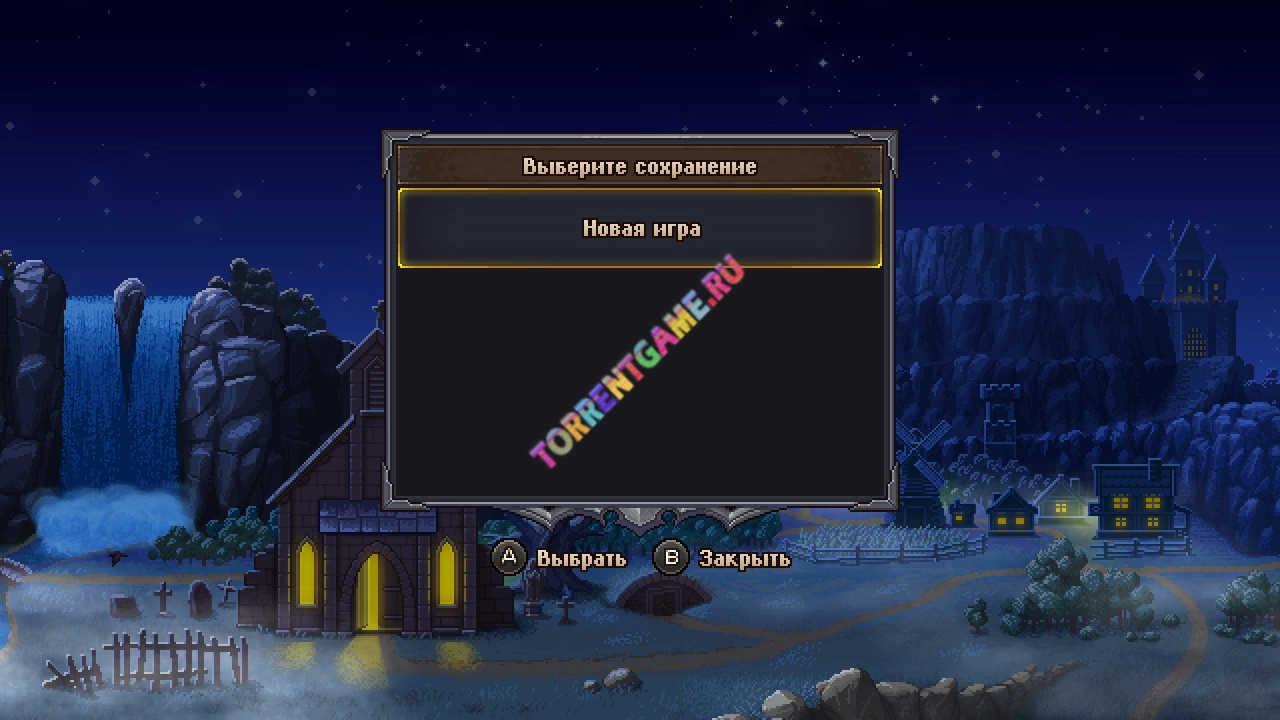Click the B controller button icon
1280x720 pixels.
pos(669,558)
